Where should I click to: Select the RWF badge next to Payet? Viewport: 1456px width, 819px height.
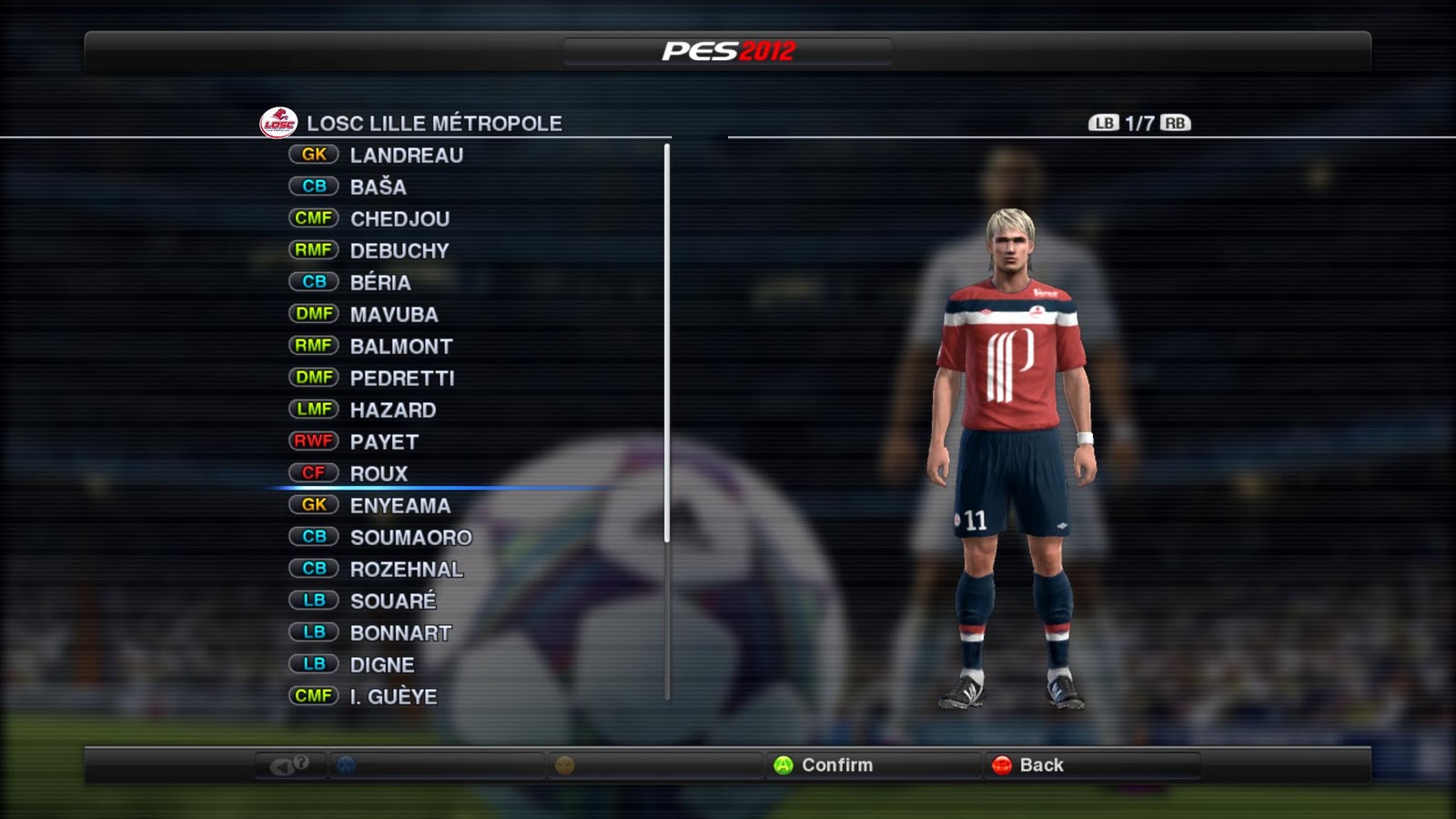click(313, 441)
